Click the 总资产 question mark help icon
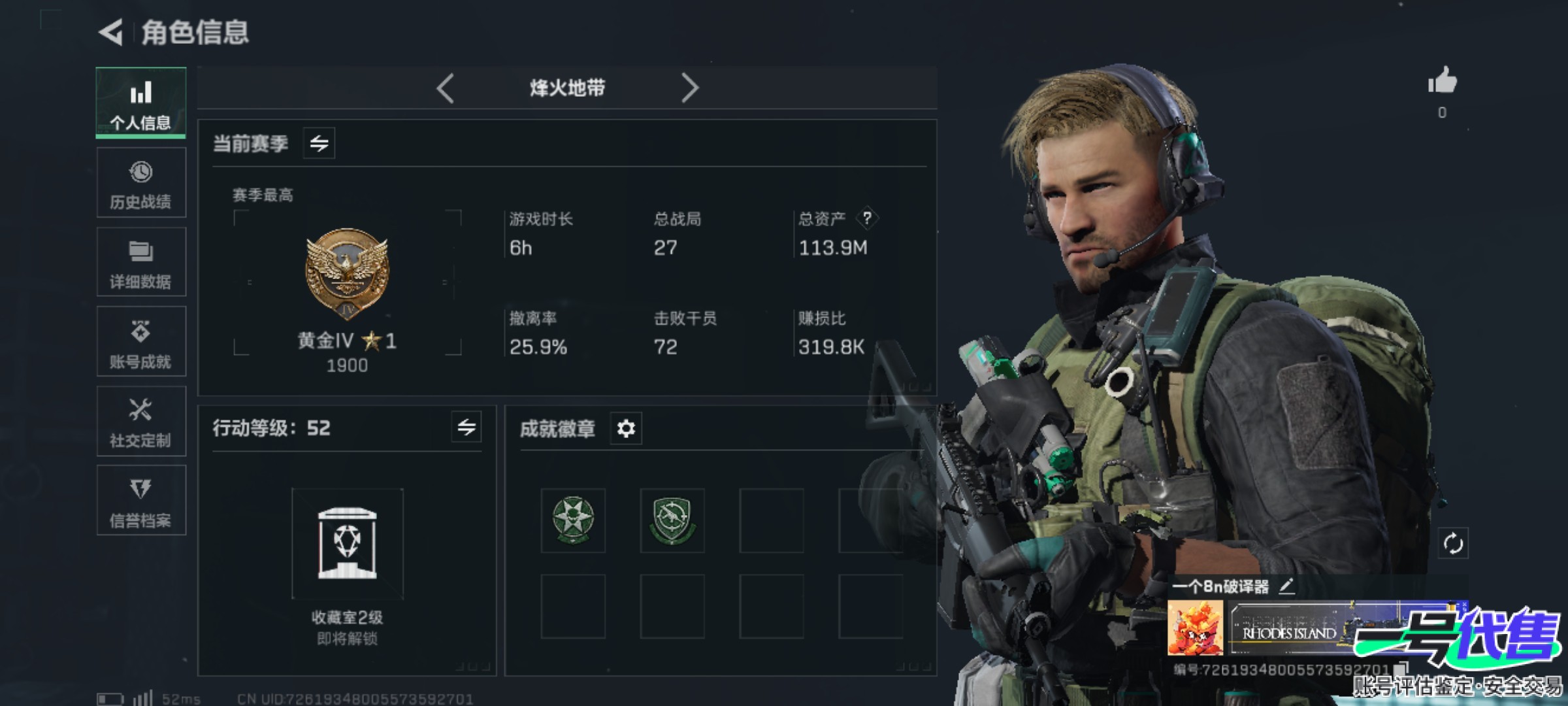Screen dimensions: 1568x706 tap(867, 218)
